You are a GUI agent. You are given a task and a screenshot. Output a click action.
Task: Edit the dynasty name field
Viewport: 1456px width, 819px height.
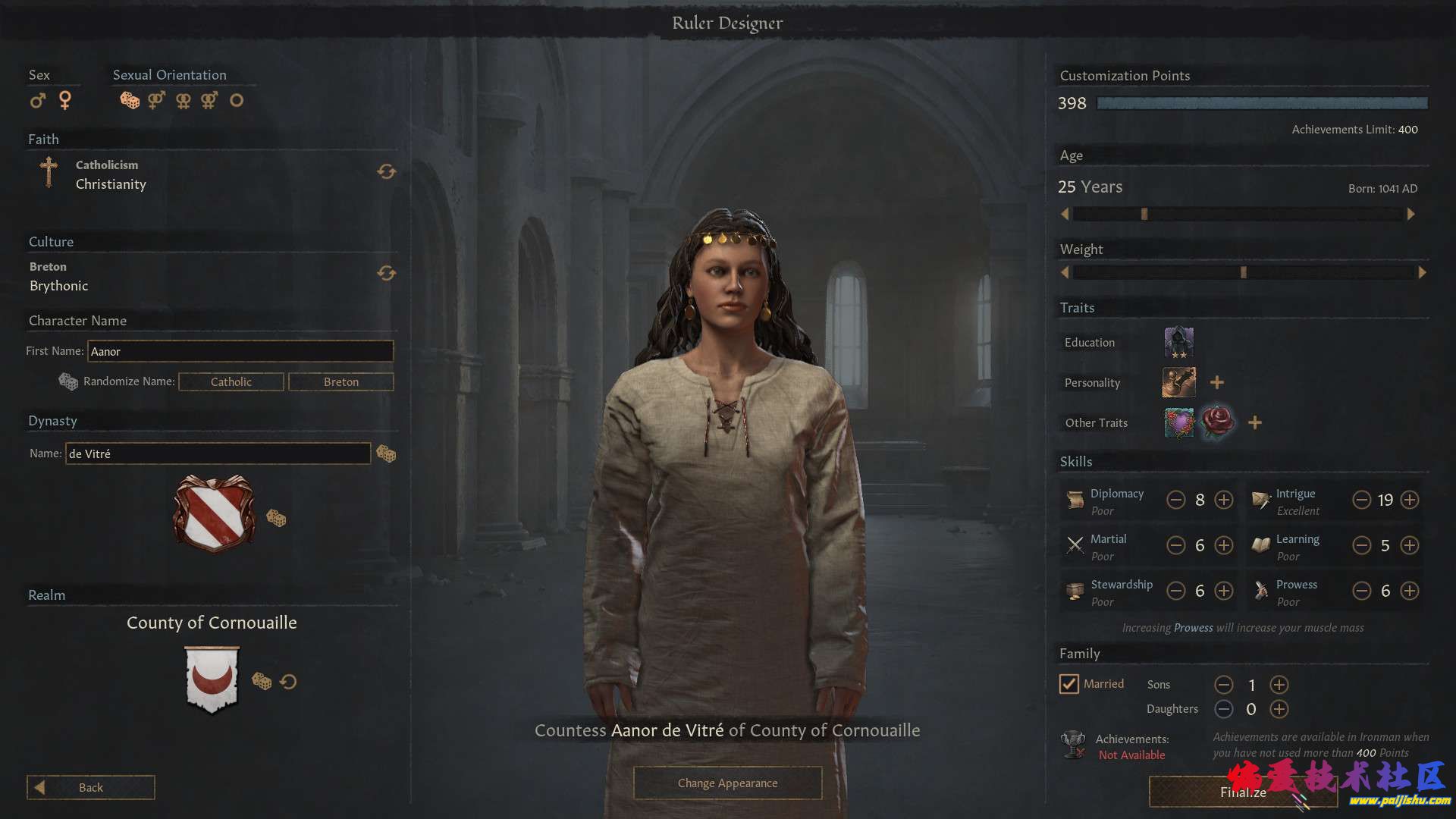tap(218, 453)
